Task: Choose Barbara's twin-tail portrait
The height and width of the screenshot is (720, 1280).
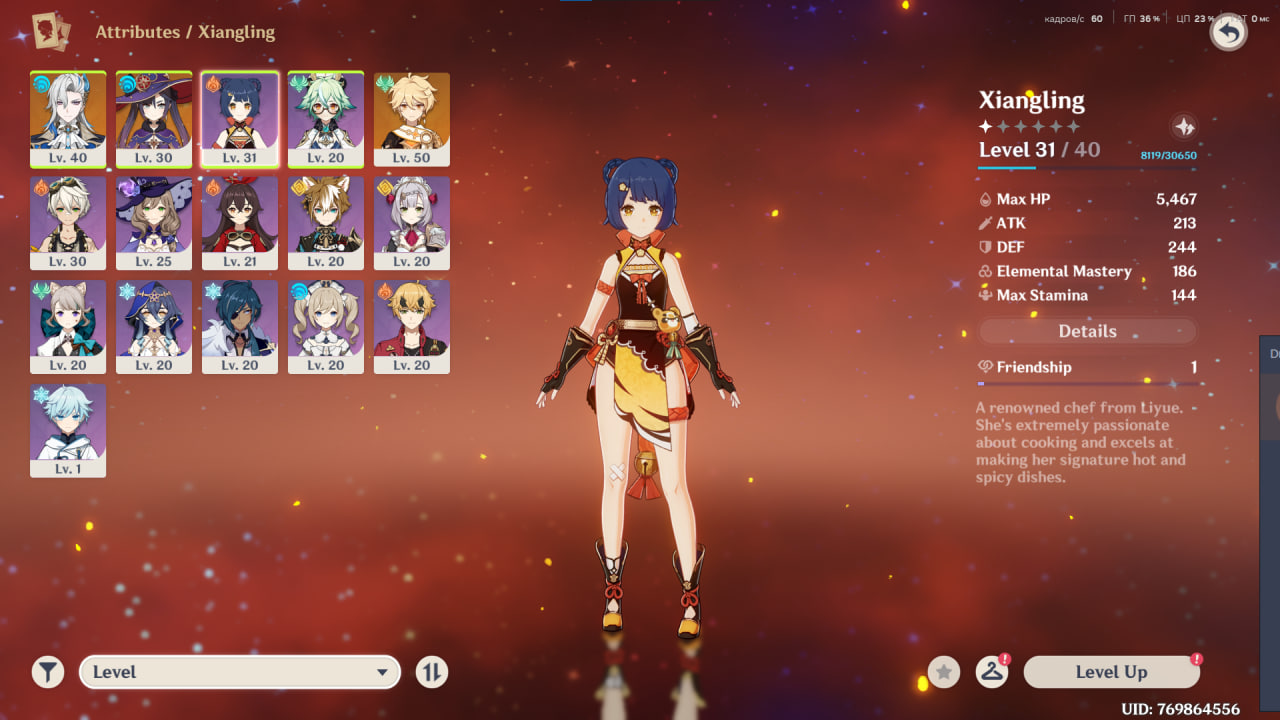Action: 326,327
